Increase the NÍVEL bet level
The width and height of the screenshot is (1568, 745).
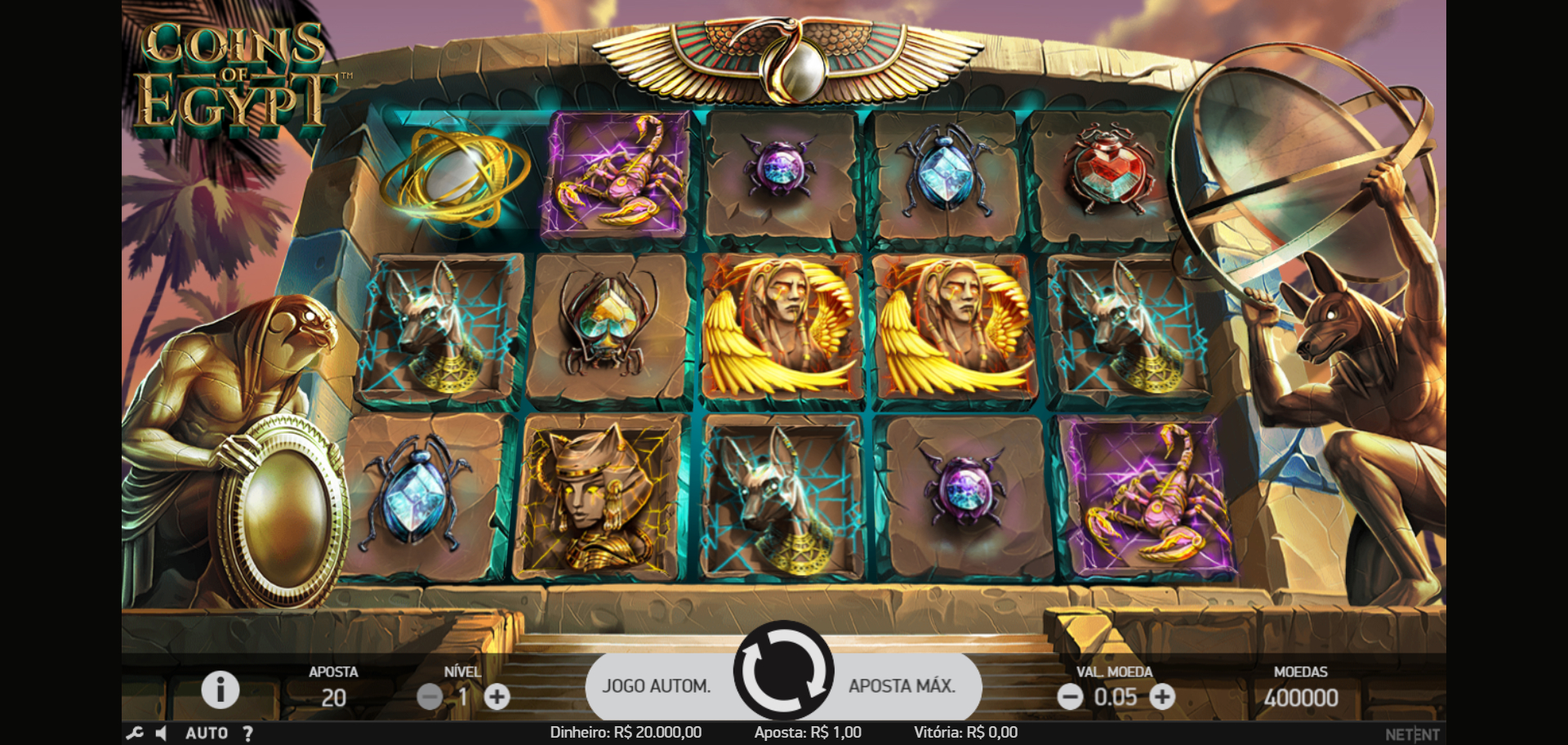(x=497, y=697)
